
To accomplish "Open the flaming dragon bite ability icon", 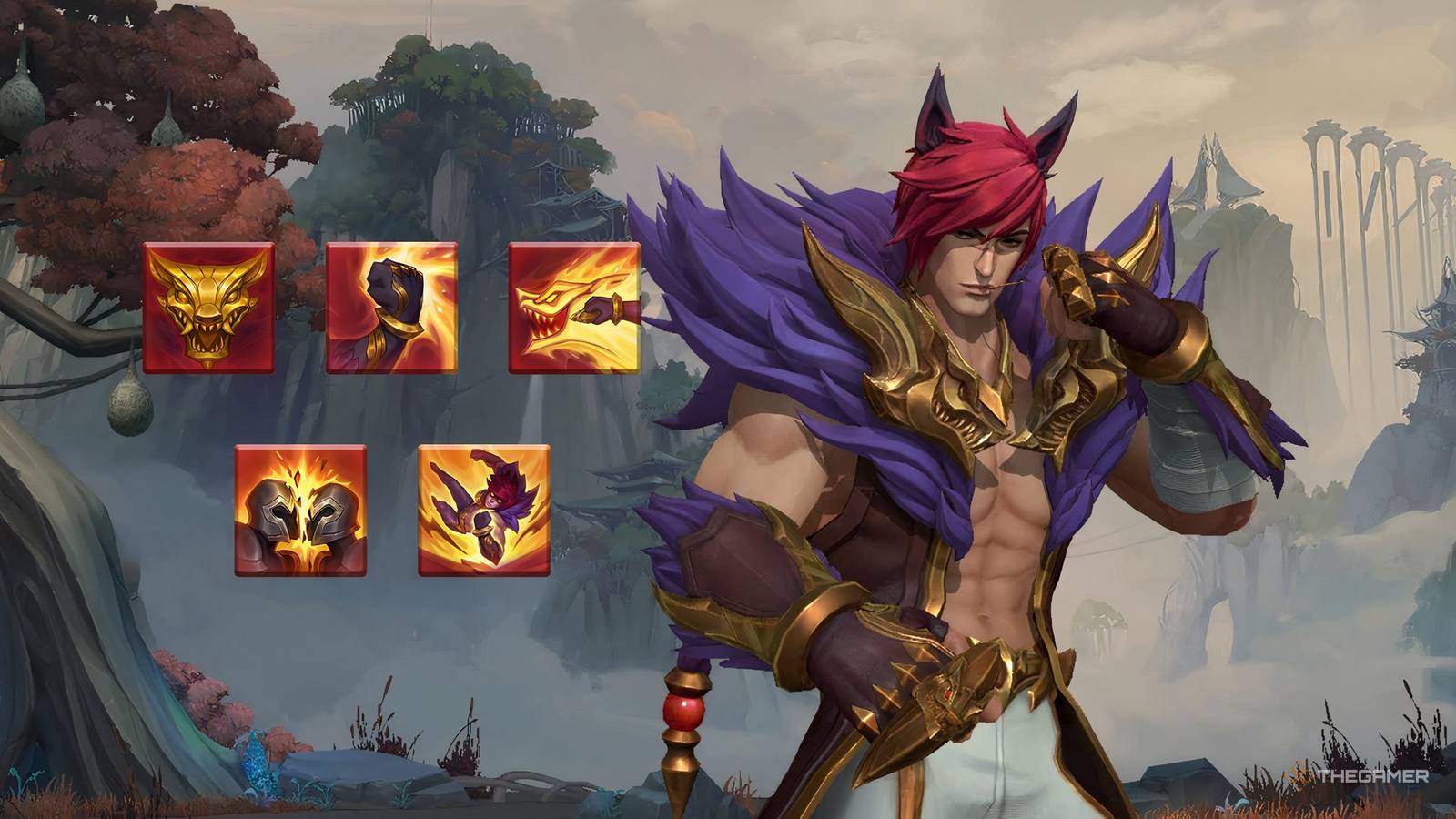I will [x=571, y=308].
